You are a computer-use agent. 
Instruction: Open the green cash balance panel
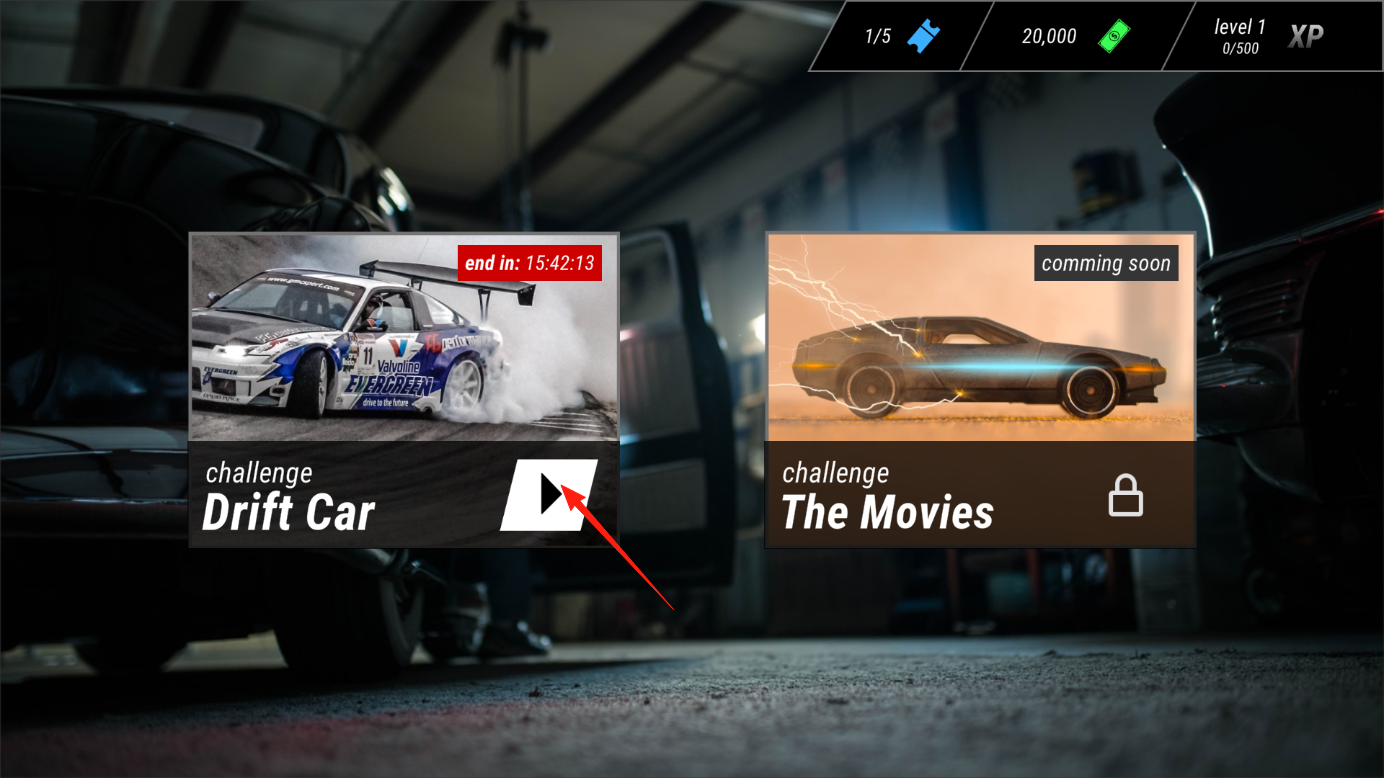tap(1076, 37)
